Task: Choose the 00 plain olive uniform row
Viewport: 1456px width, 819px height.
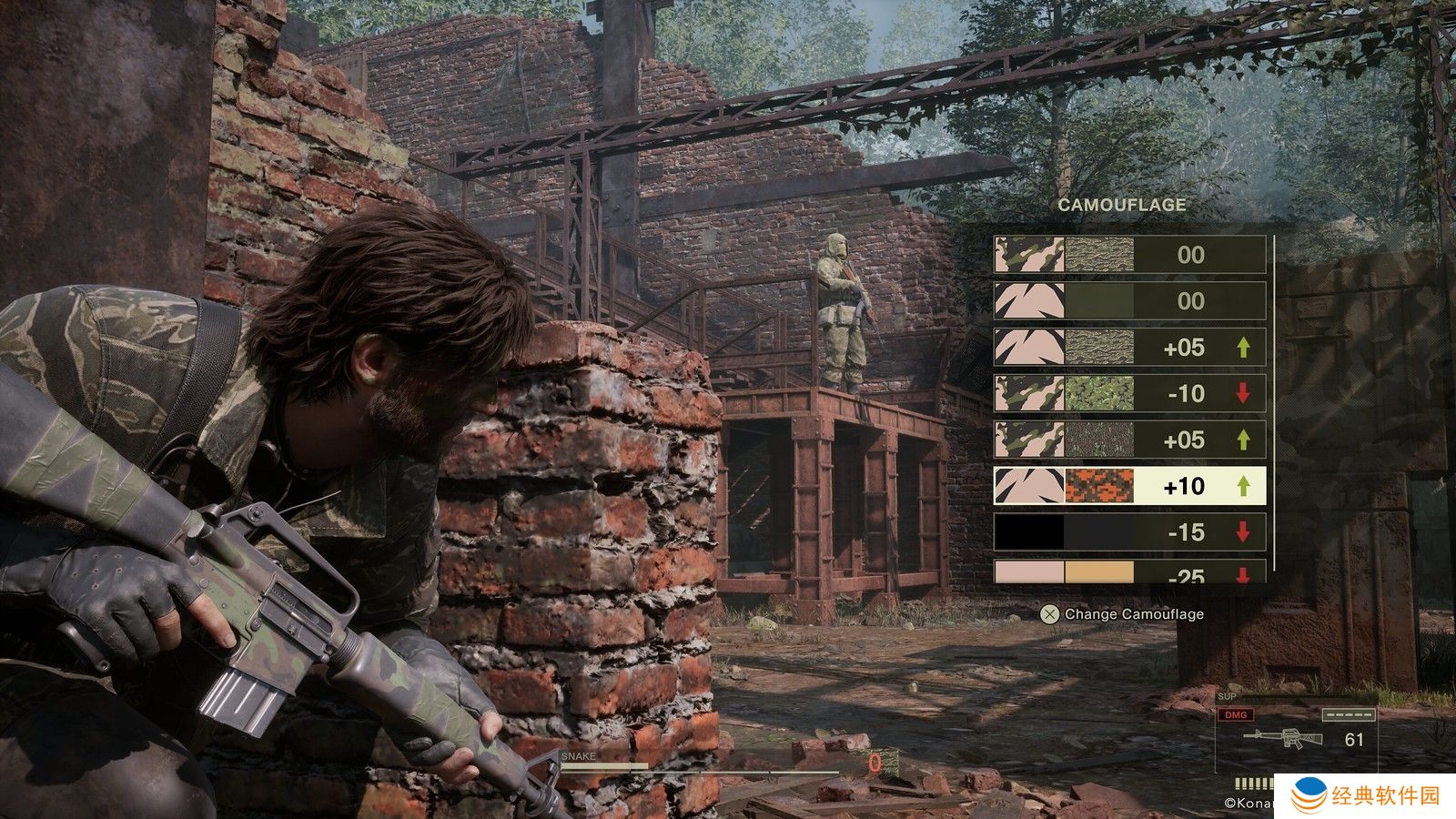Action: (x=1128, y=300)
